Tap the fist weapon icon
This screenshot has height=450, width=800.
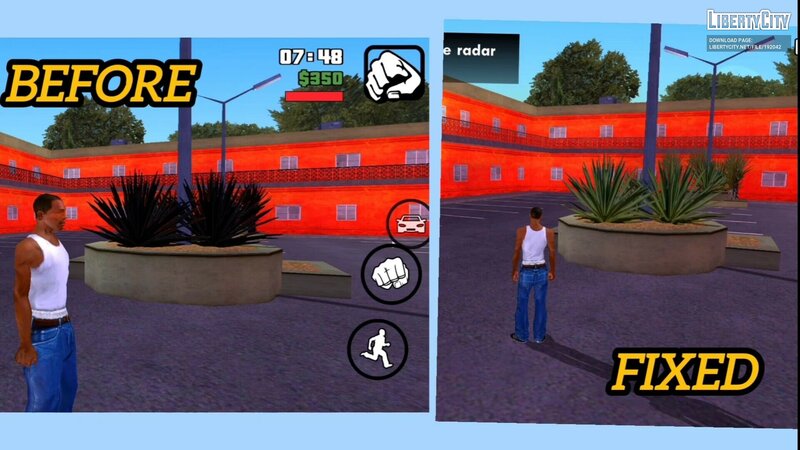[x=394, y=73]
